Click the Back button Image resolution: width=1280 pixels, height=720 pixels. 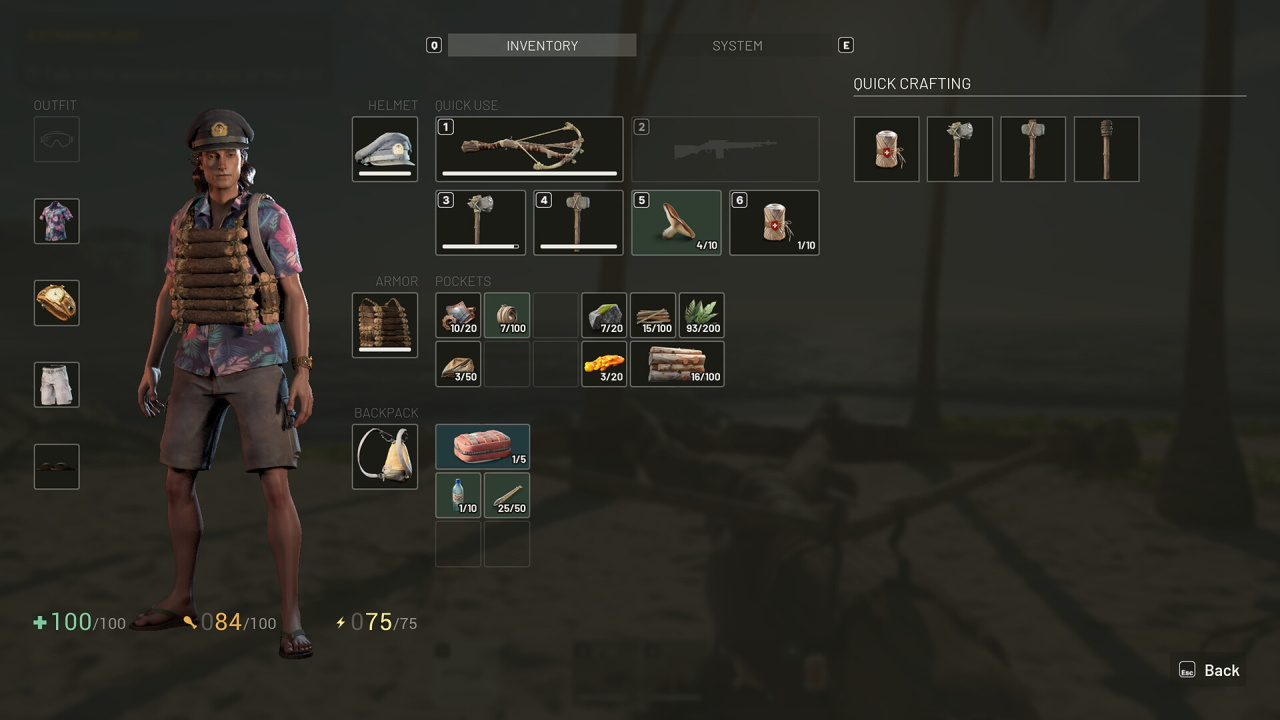[x=1209, y=670]
